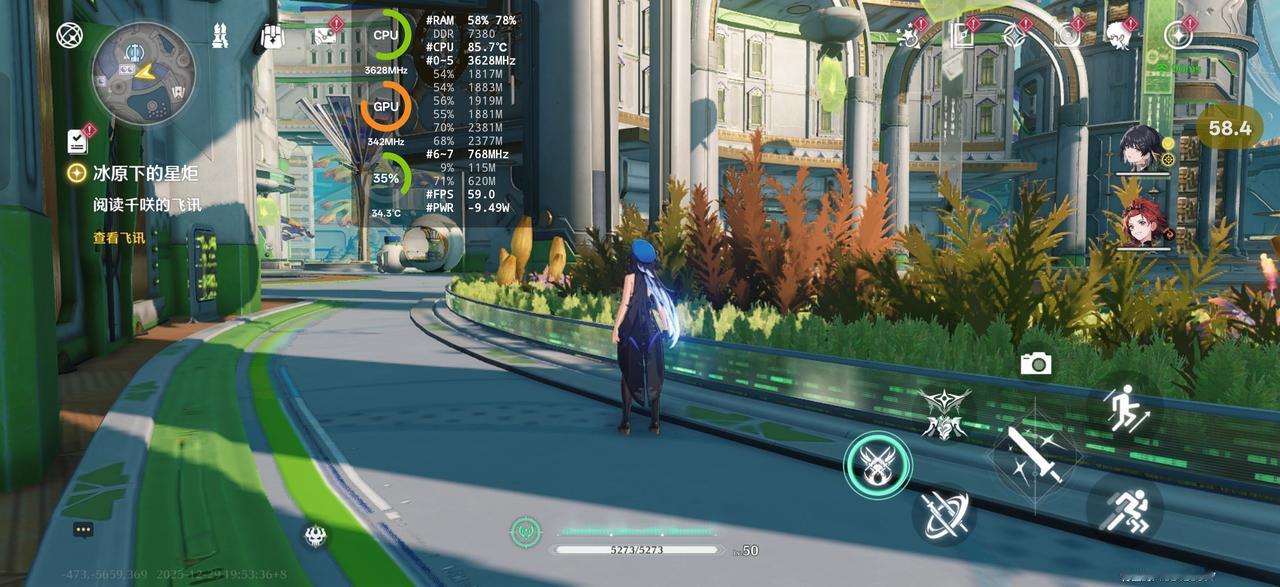Open the chat bubble icon
The height and width of the screenshot is (587, 1280).
(83, 529)
